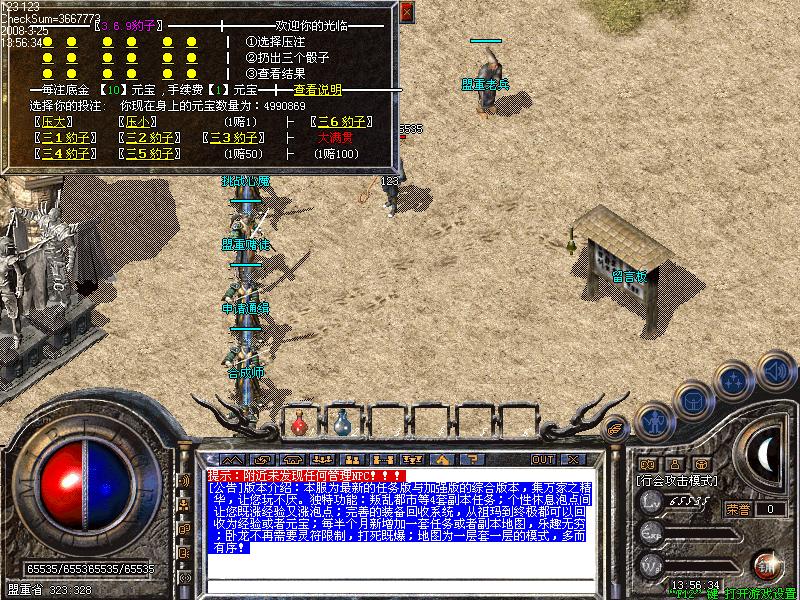800x600 pixels.
Task: Open the character equipment round button
Action: click(655, 421)
